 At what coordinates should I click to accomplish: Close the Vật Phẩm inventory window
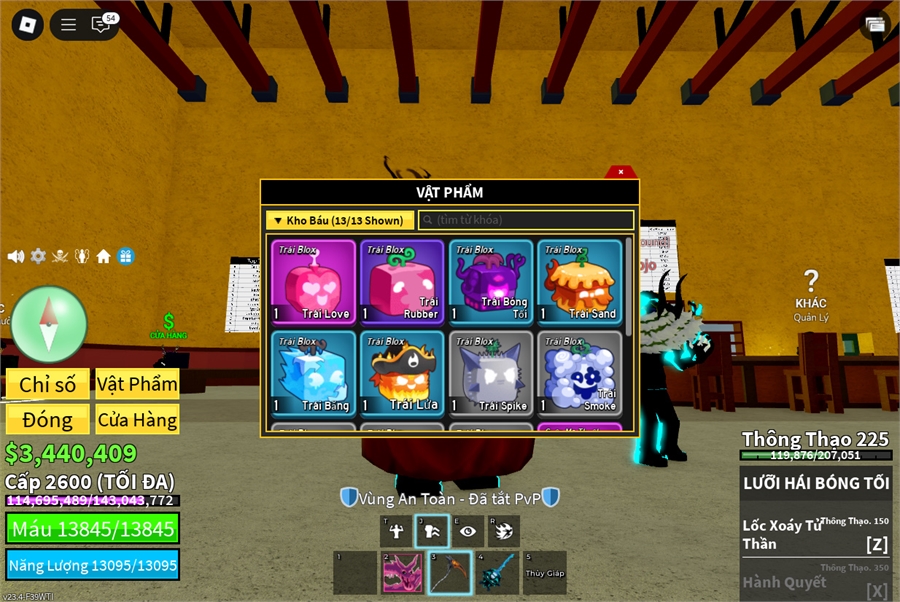[621, 172]
